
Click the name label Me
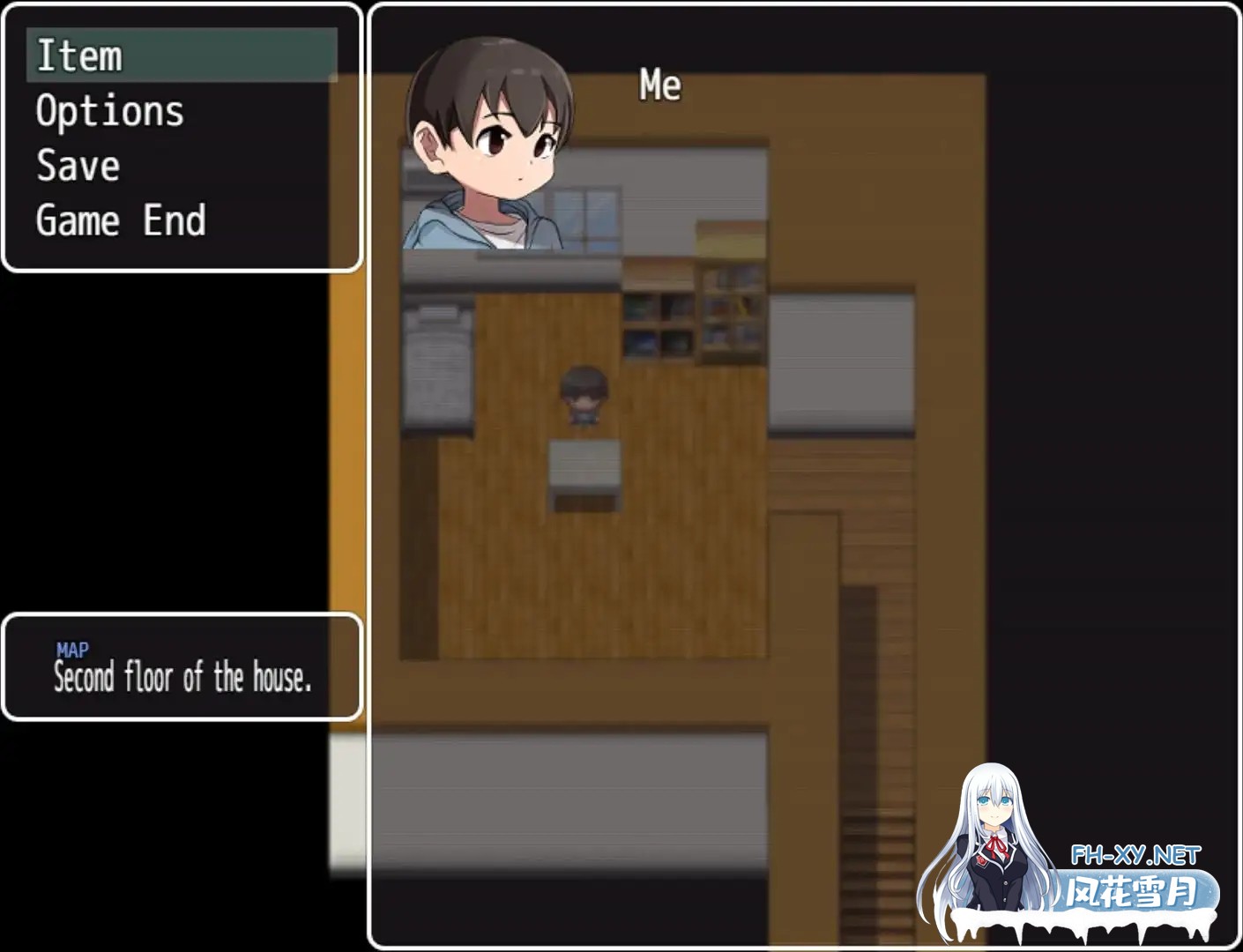659,86
